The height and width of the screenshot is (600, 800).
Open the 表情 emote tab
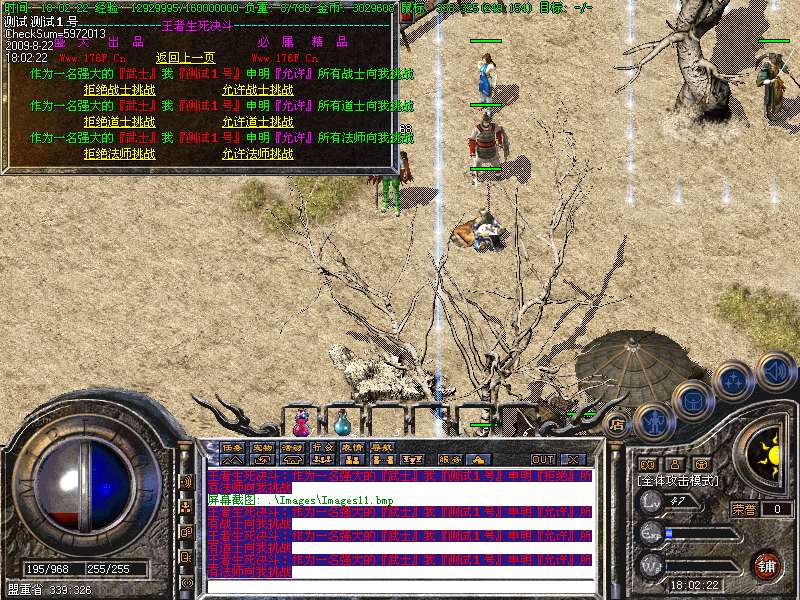point(352,447)
